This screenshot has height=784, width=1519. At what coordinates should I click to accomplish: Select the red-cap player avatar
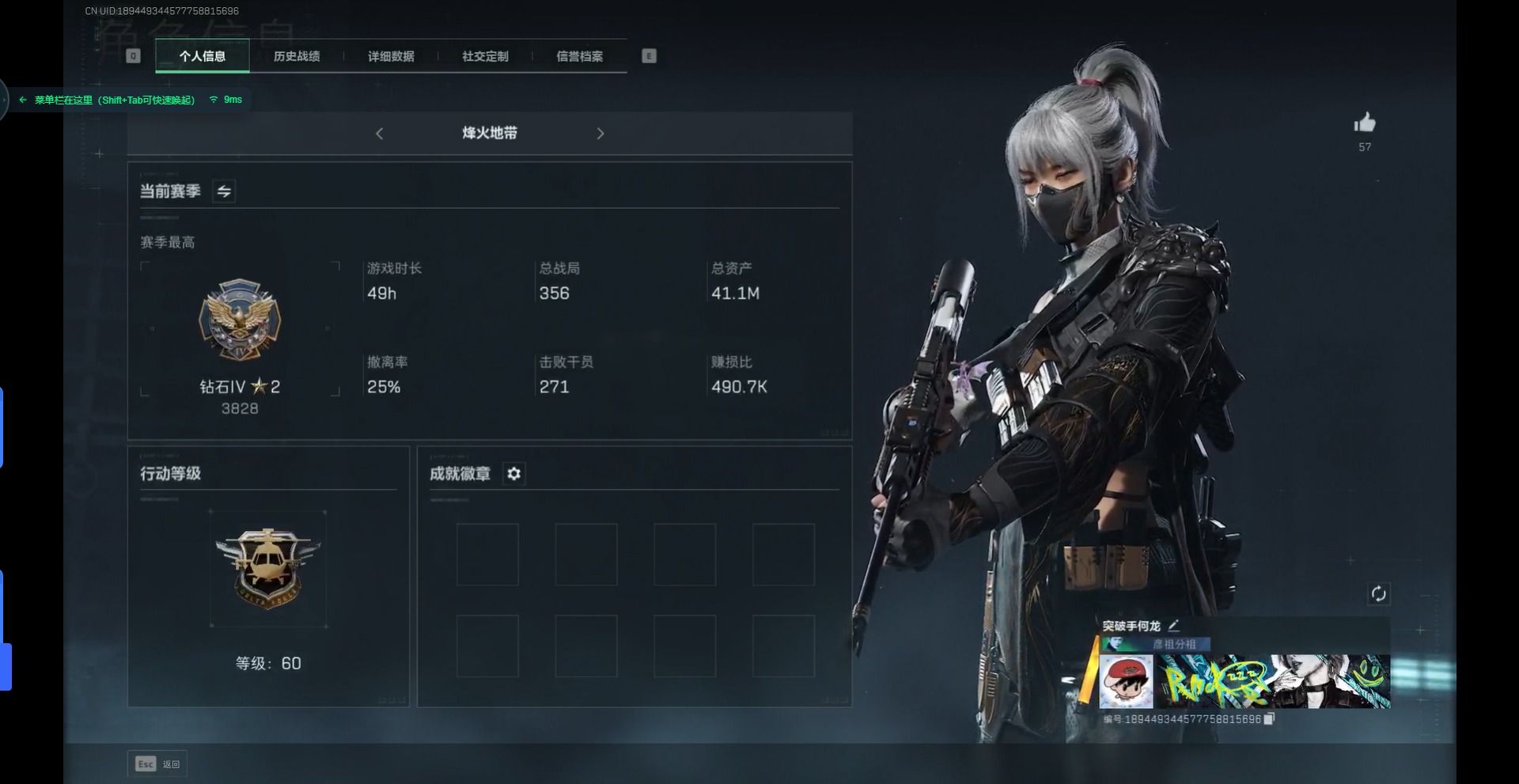[x=1126, y=681]
